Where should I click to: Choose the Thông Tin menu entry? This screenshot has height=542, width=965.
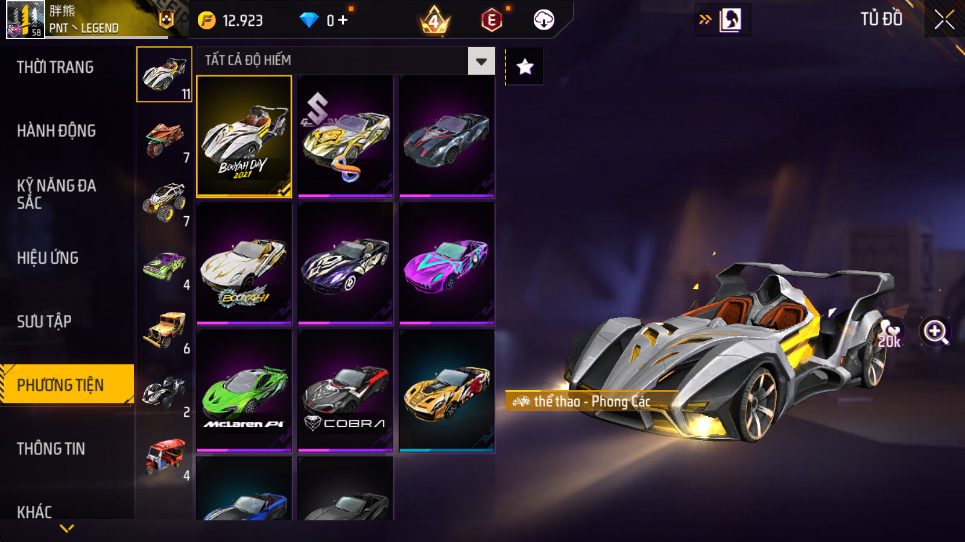click(51, 448)
